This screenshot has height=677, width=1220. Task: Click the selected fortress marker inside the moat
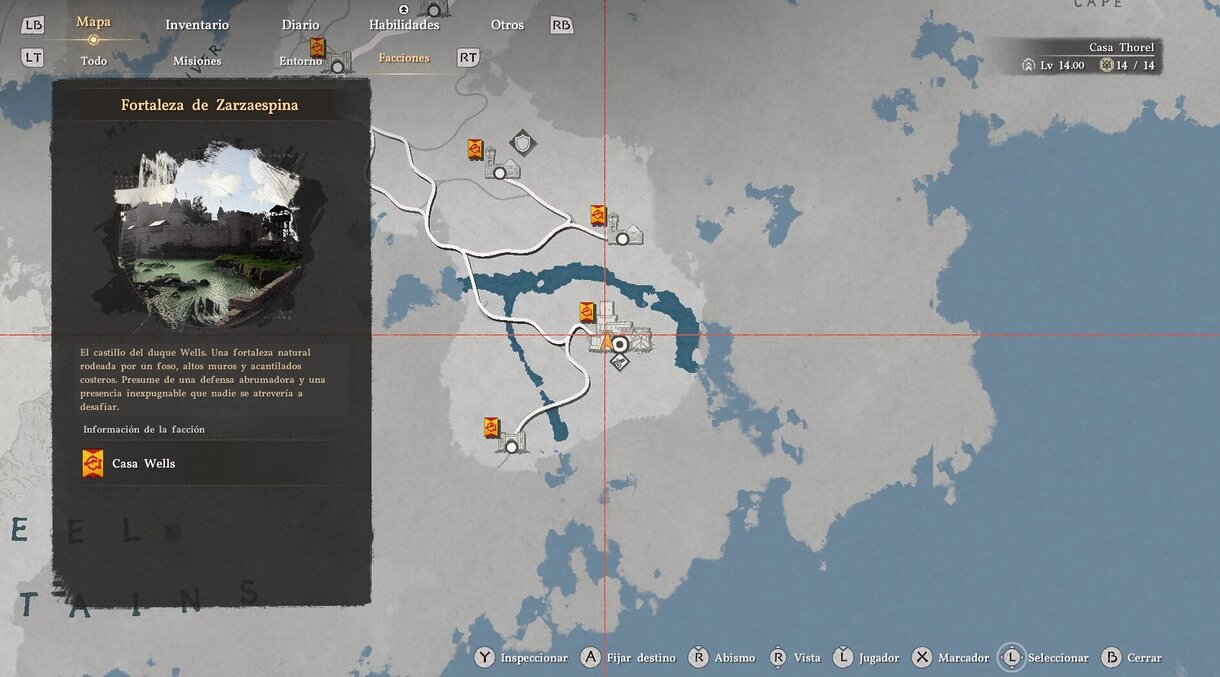pos(619,344)
